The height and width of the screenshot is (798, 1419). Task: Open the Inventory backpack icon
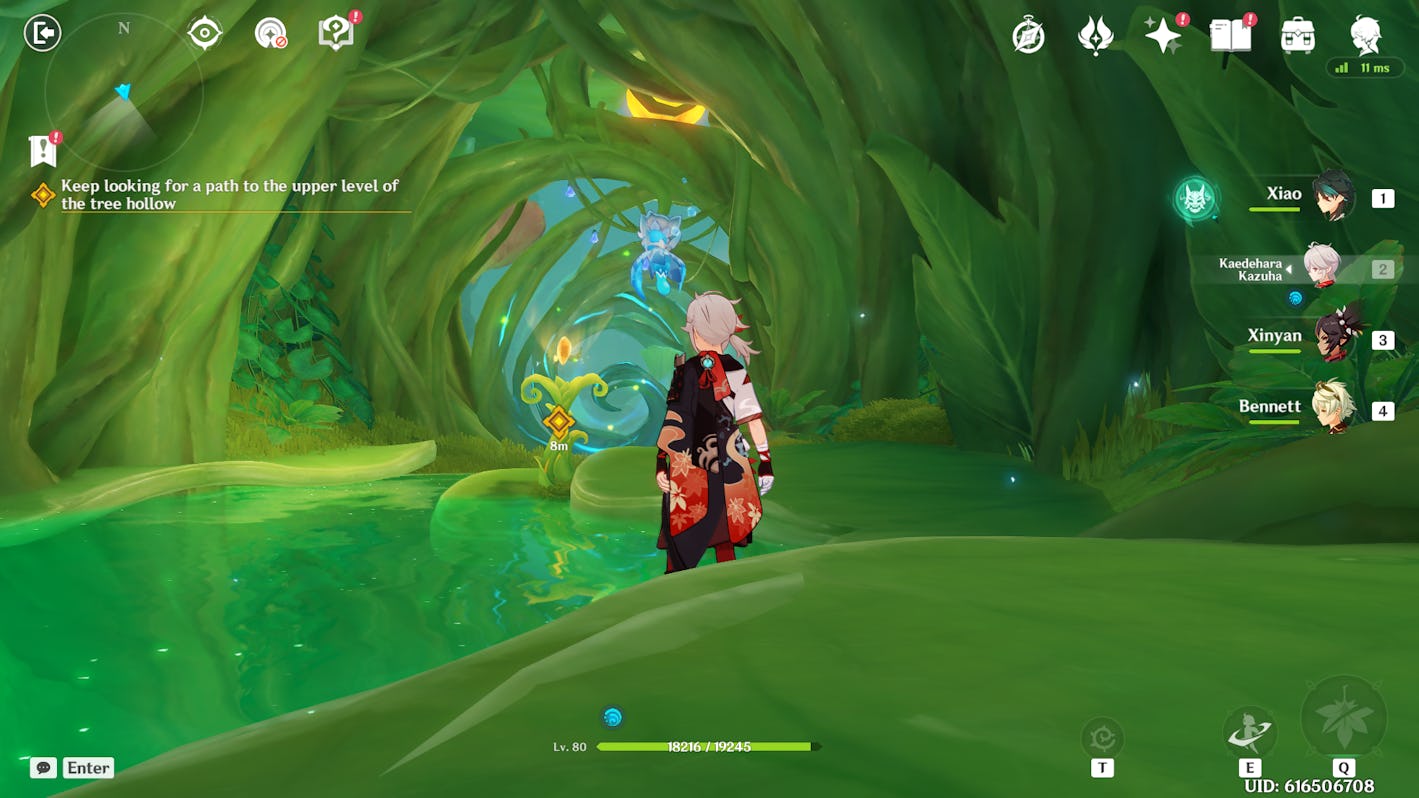click(1297, 36)
